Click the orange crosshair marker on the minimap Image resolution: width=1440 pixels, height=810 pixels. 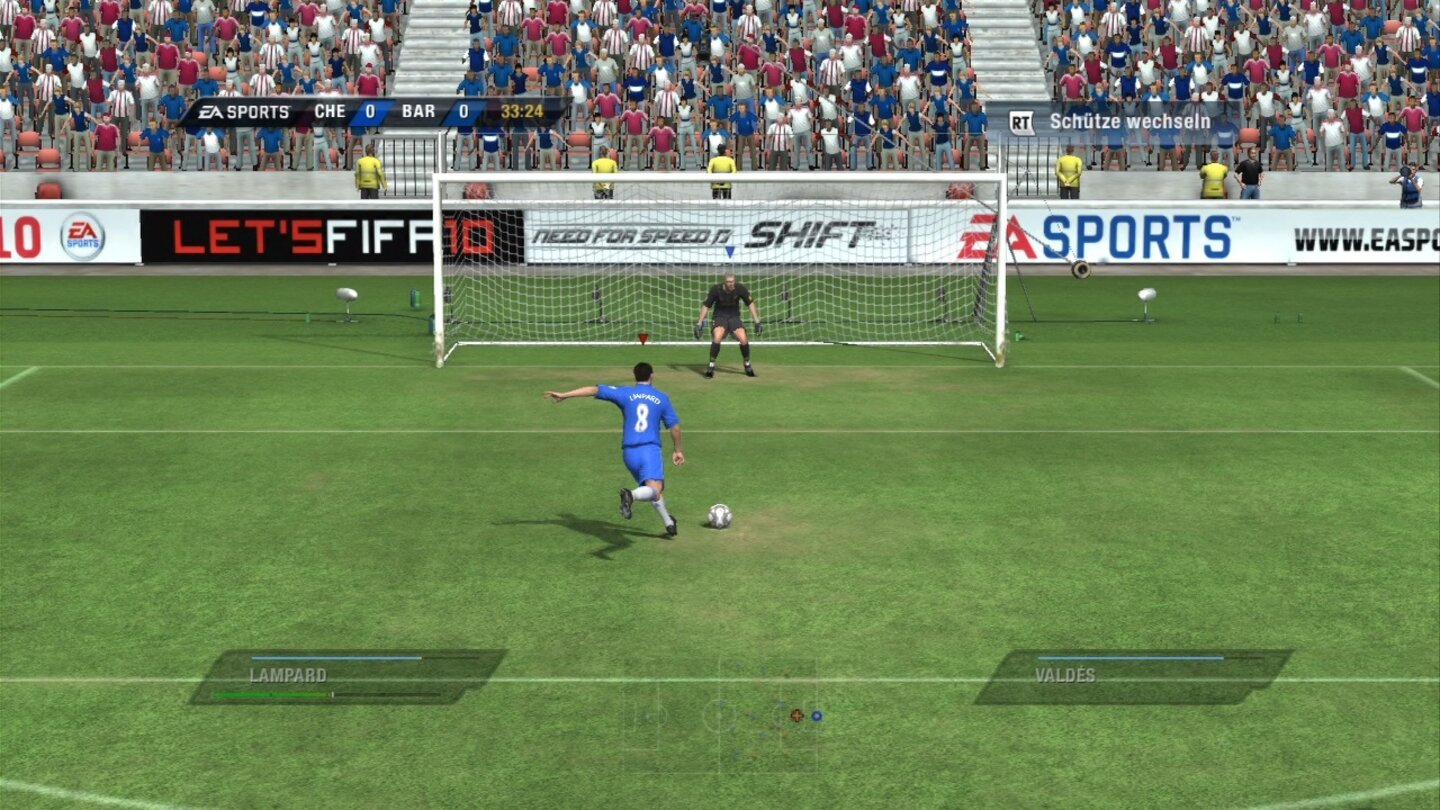pos(796,716)
